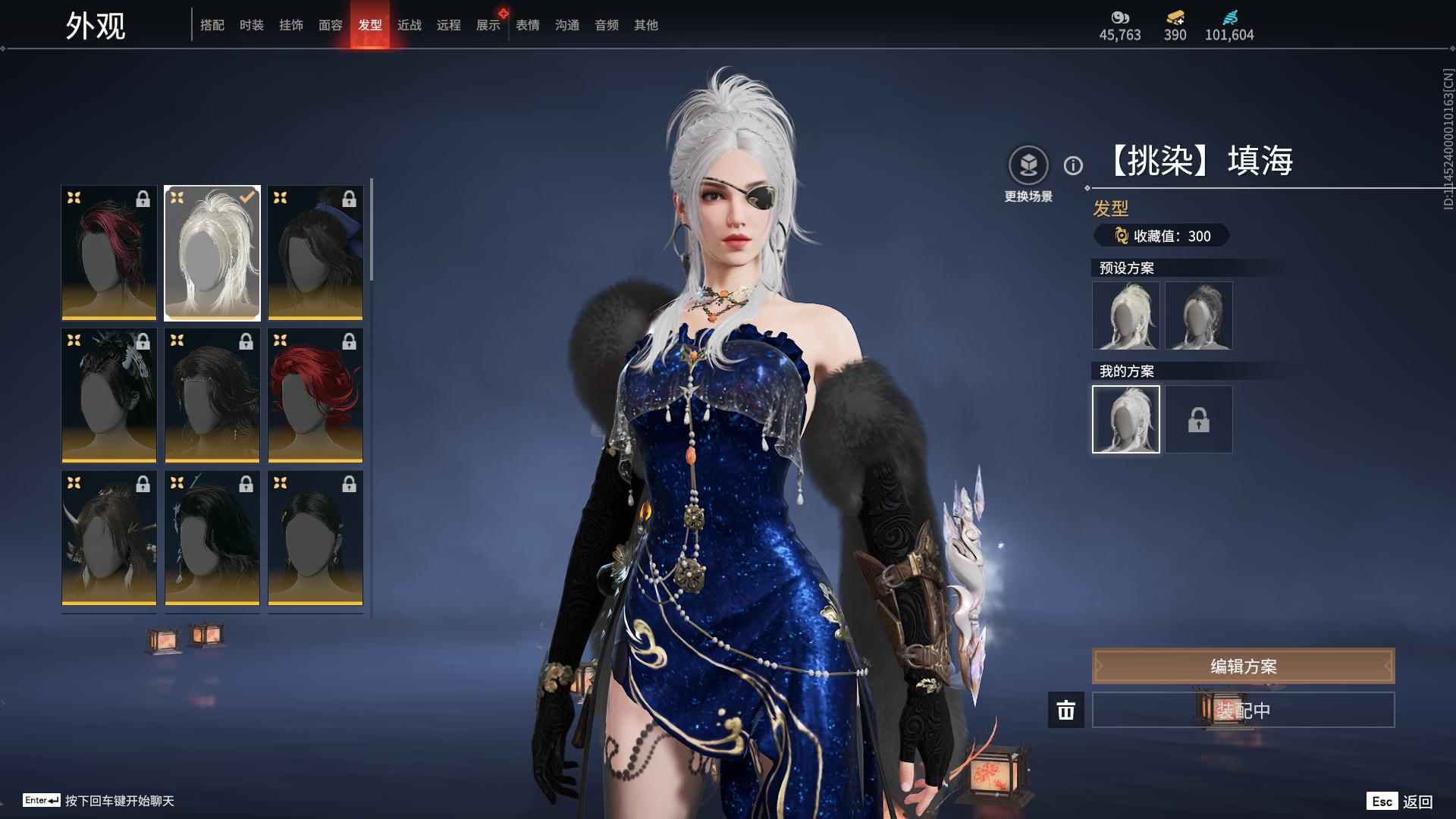The width and height of the screenshot is (1456, 819).
Task: Open the 展示 tab
Action: point(488,25)
